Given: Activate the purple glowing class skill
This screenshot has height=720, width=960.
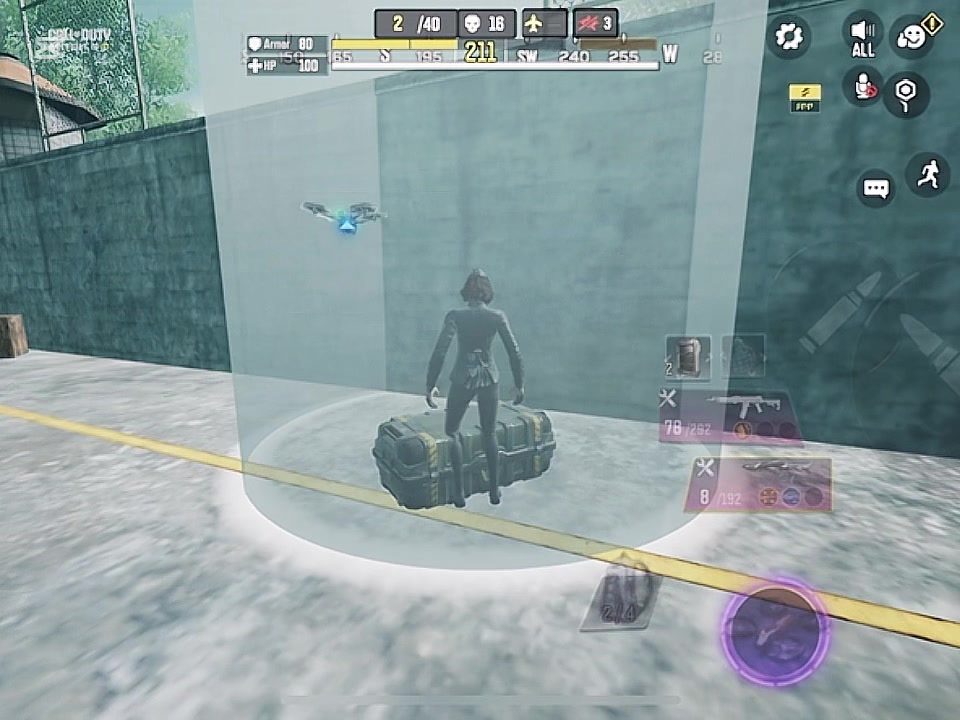Looking at the screenshot, I should coord(775,631).
